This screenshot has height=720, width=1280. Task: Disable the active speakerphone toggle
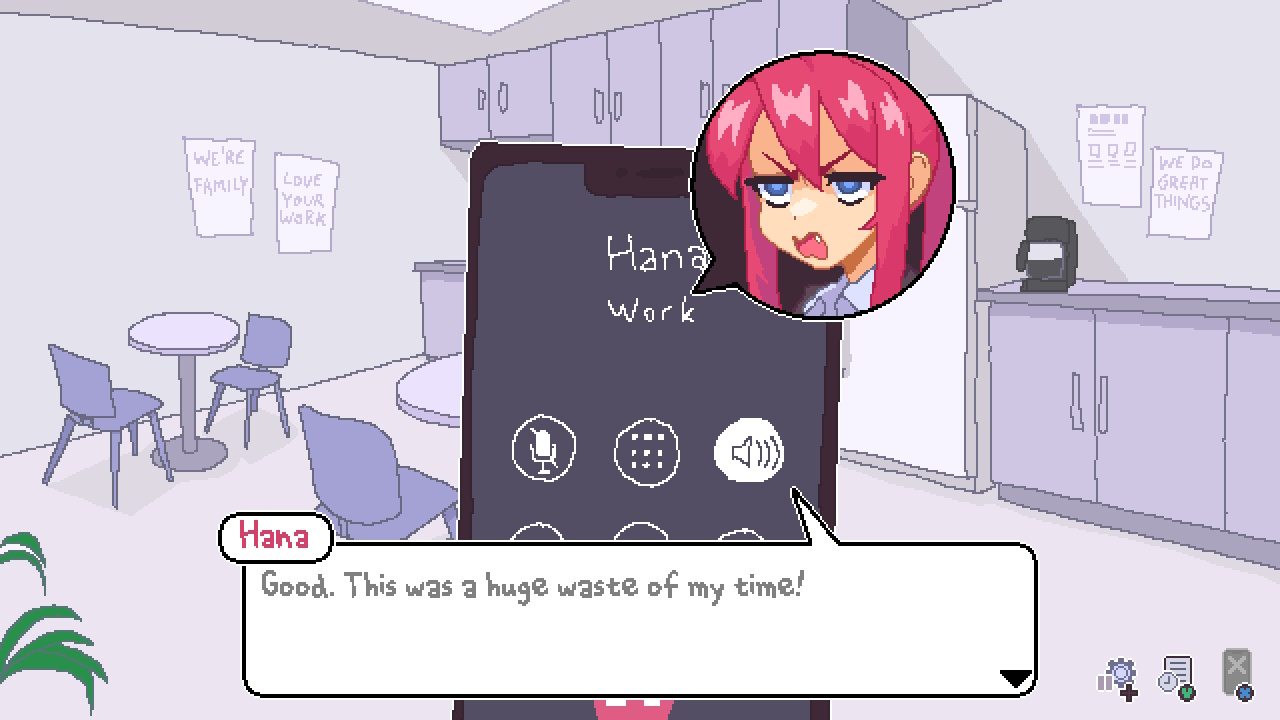click(x=749, y=452)
